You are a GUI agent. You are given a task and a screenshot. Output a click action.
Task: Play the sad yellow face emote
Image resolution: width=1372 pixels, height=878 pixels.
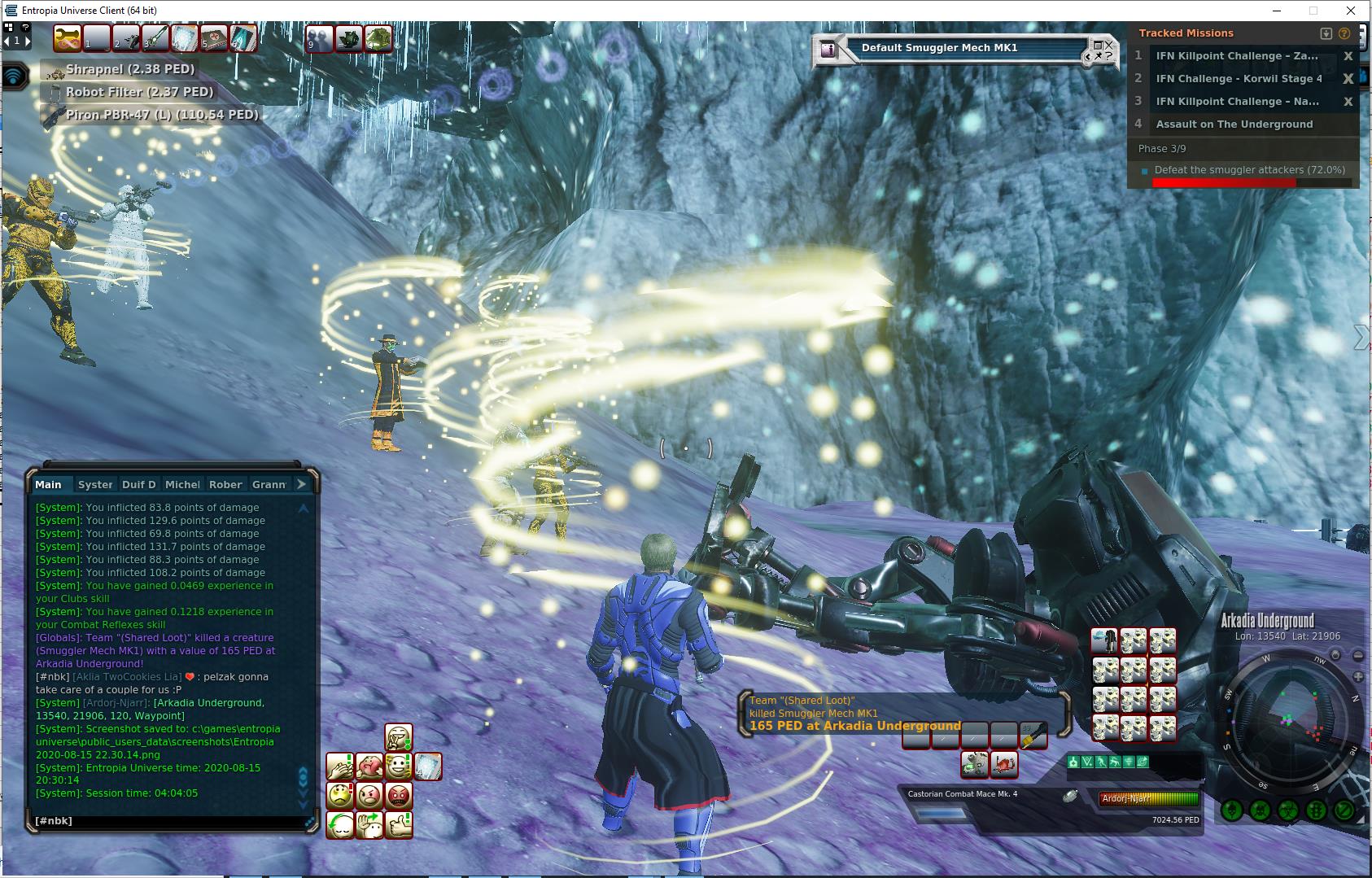(x=340, y=795)
